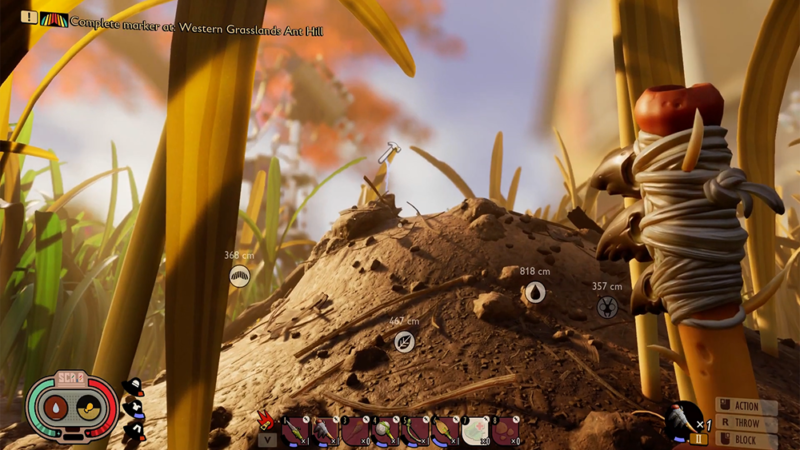The width and height of the screenshot is (800, 450).
Task: Click the equipped club icon showing x1
Action: point(686,421)
